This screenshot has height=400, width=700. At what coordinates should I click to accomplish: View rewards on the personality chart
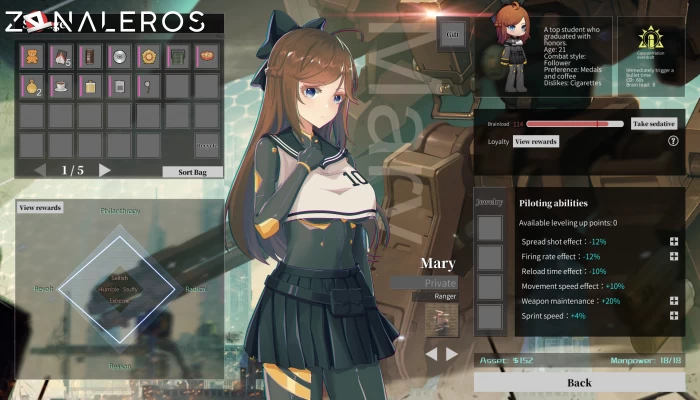(x=40, y=208)
